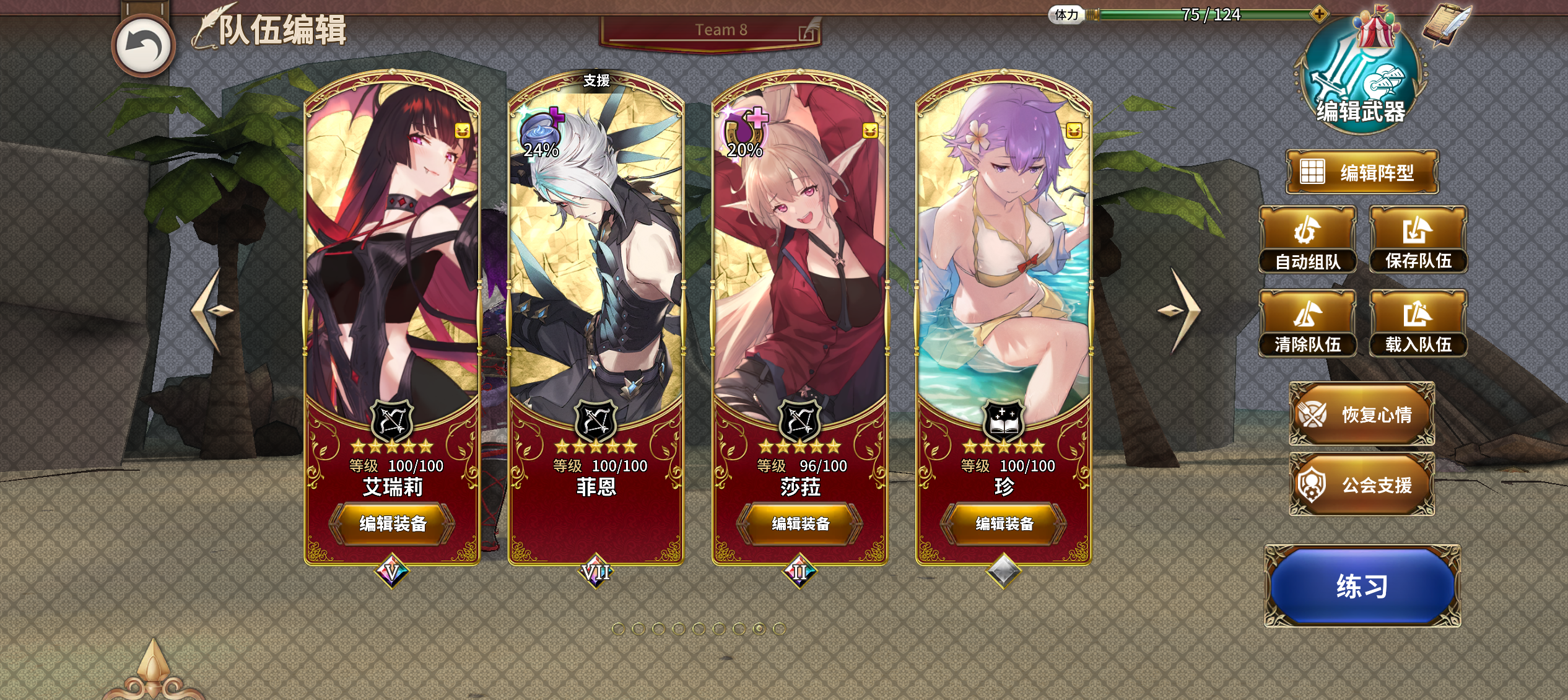
Task: Open 编辑阵型 formation editor
Action: click(x=1361, y=172)
